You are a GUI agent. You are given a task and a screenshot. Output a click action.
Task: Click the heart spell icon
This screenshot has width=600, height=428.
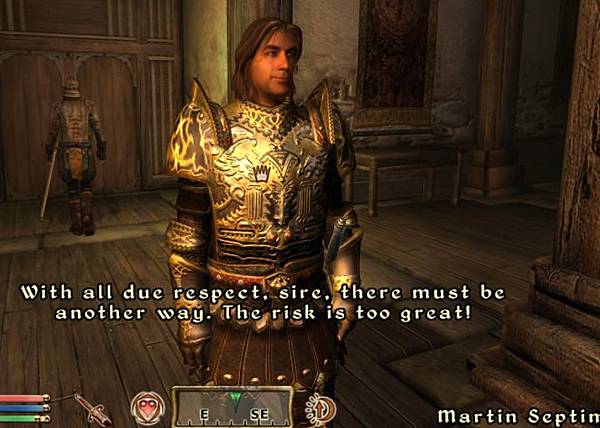coord(147,407)
